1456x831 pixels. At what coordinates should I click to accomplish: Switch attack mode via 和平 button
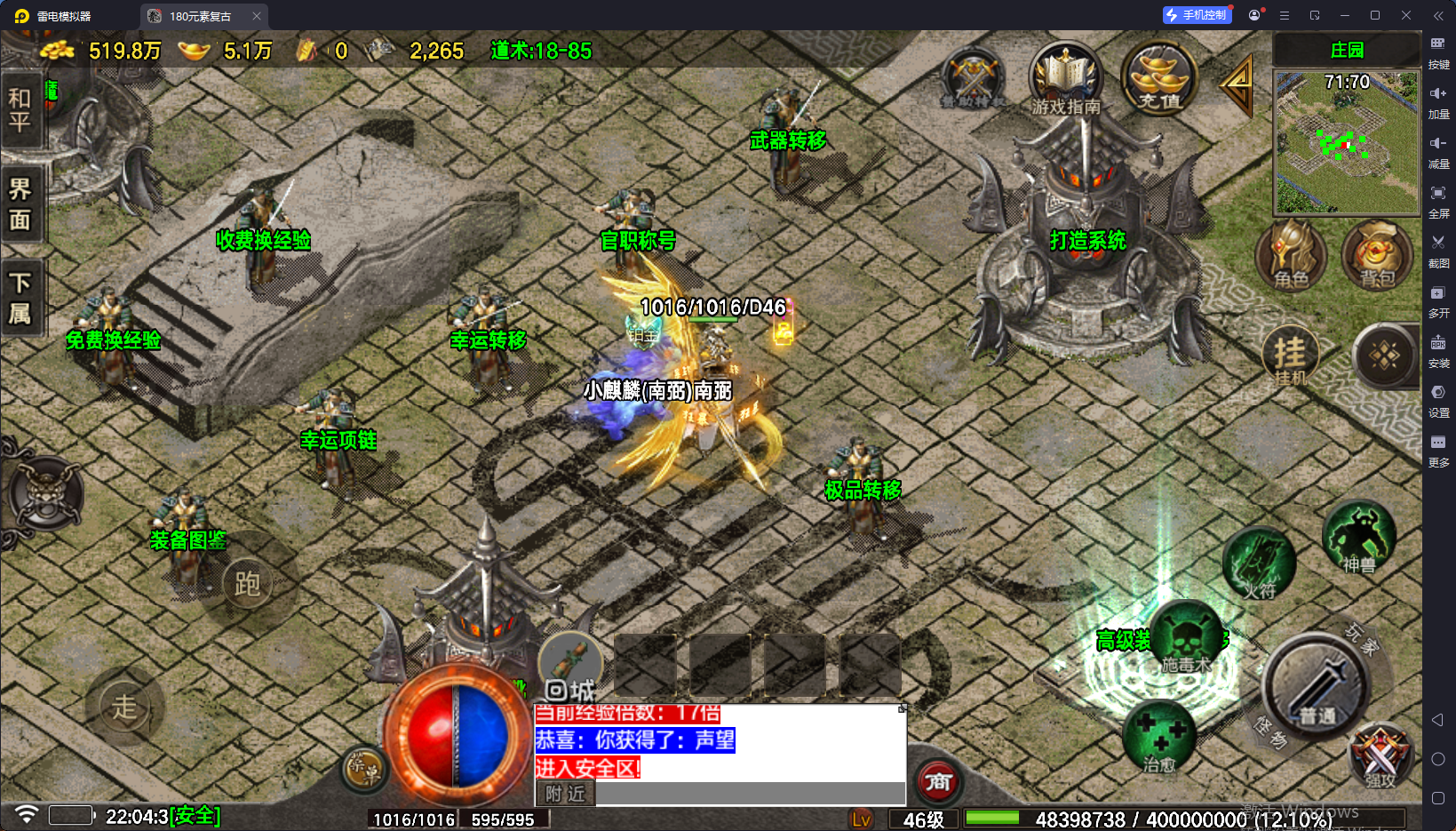20,109
